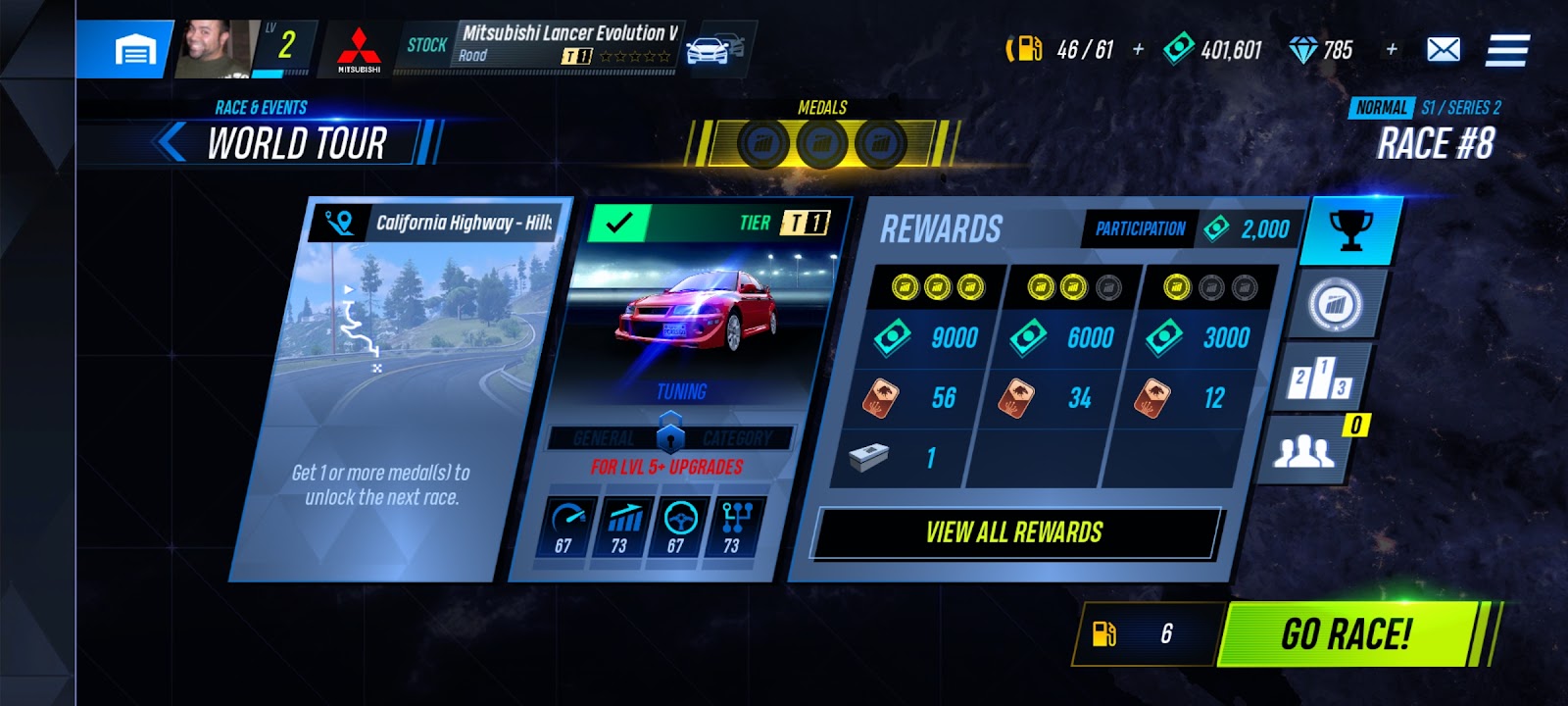Open the garage home button
1568x706 pixels.
pyautogui.click(x=134, y=49)
